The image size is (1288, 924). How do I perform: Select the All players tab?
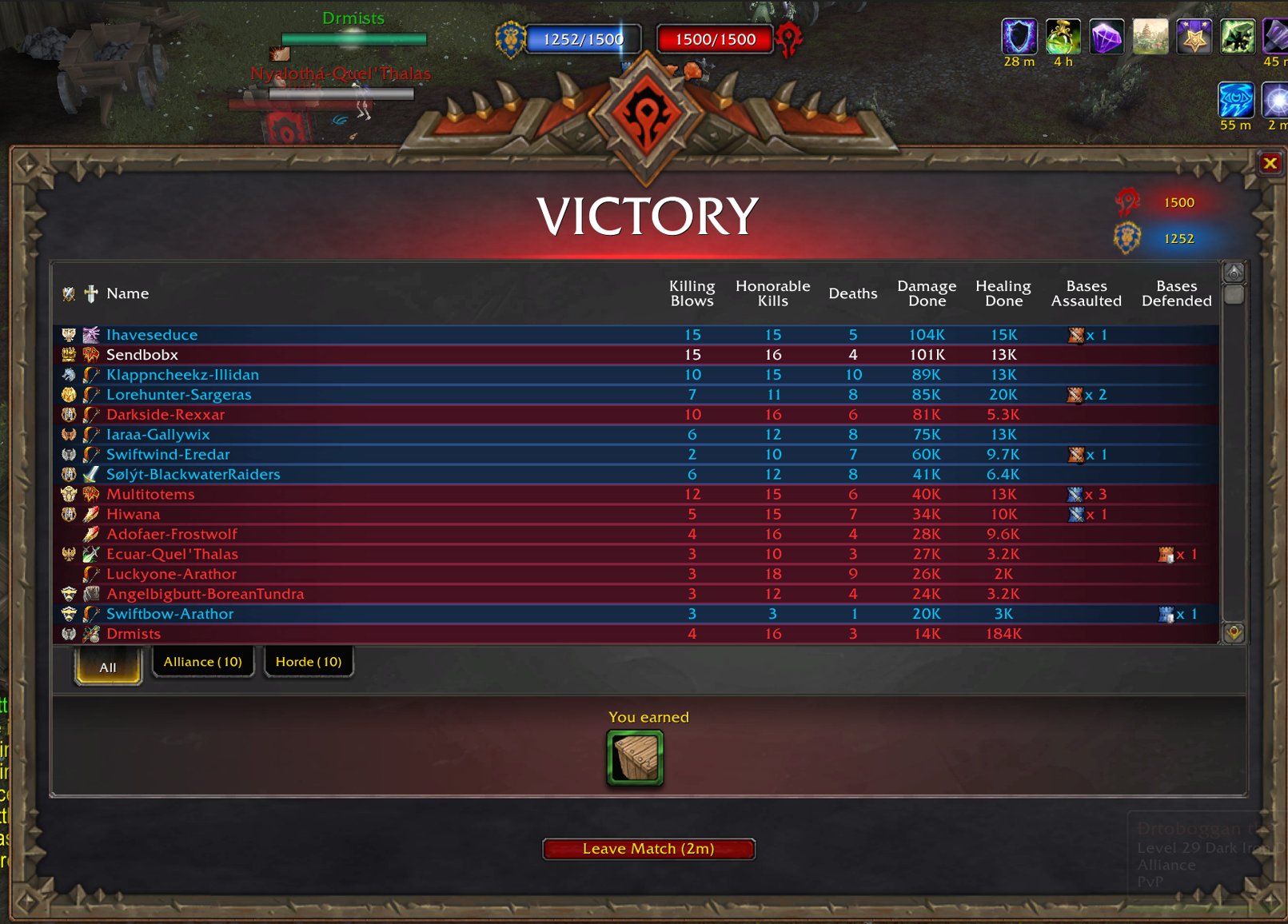[x=108, y=667]
